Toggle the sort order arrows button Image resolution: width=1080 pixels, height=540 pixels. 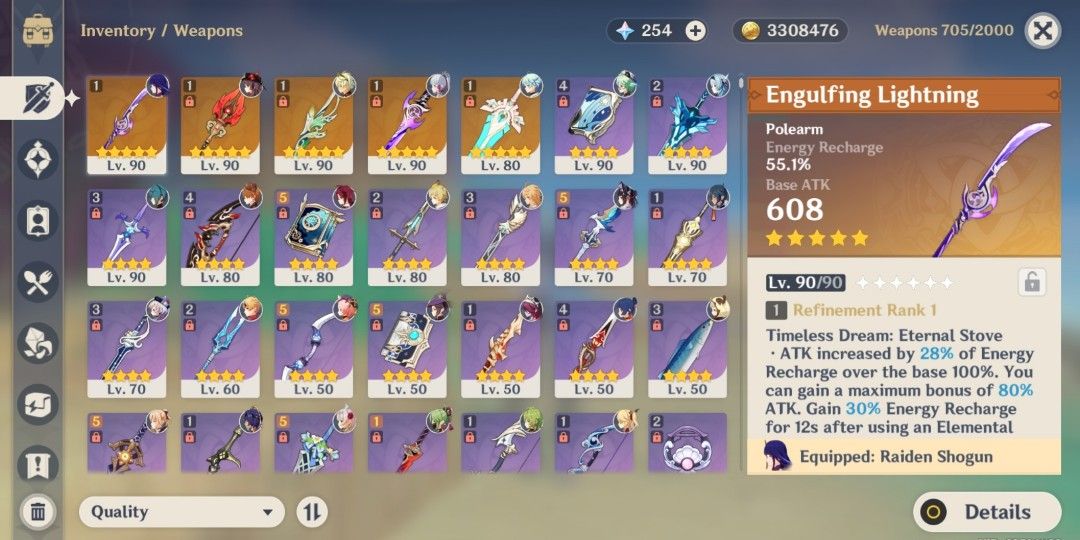(x=312, y=512)
